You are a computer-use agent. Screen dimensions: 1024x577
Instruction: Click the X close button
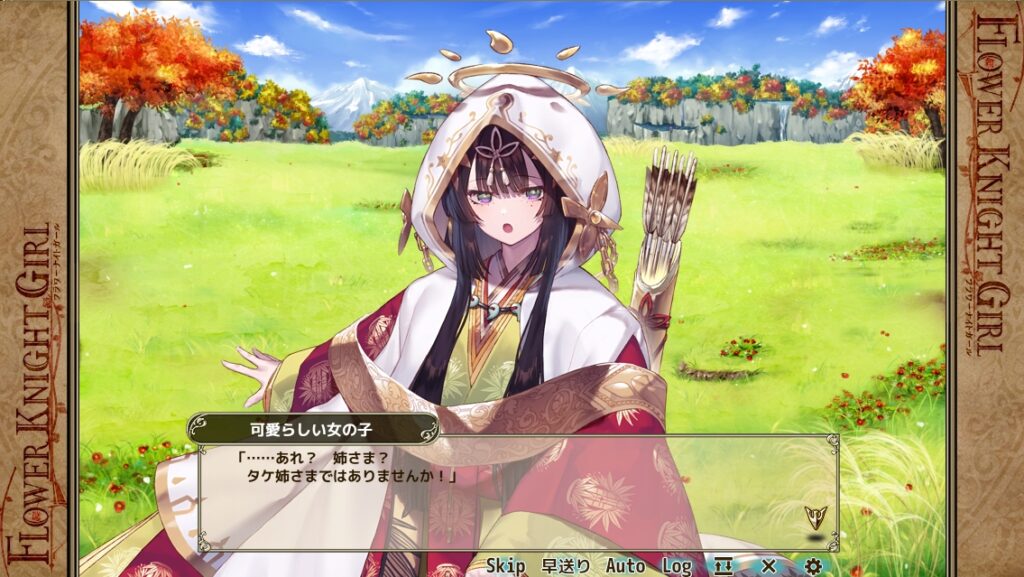pyautogui.click(x=768, y=566)
